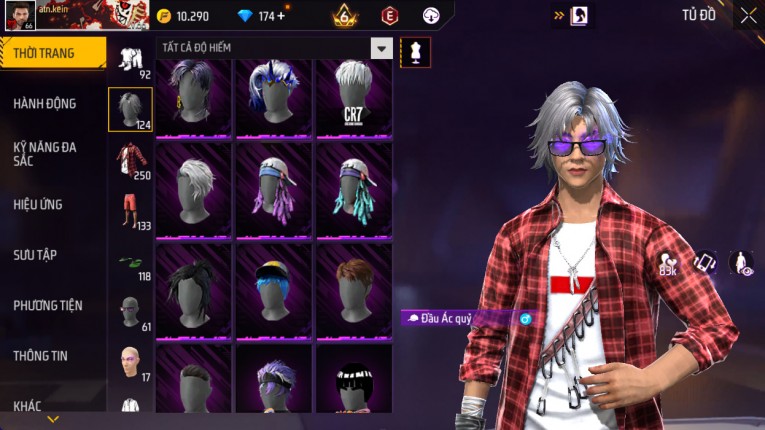The image size is (765, 430).
Task: Click the mannequin preview toggle
Action: pos(415,52)
